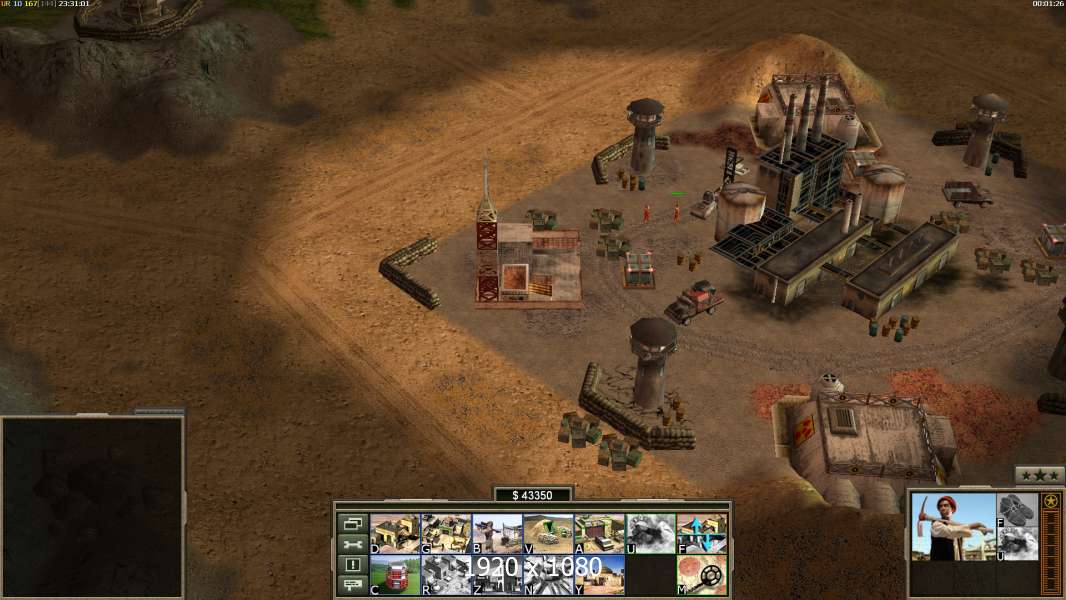Click the greyed smoke icon labeled U in the command bar
The height and width of the screenshot is (600, 1066).
pos(650,534)
